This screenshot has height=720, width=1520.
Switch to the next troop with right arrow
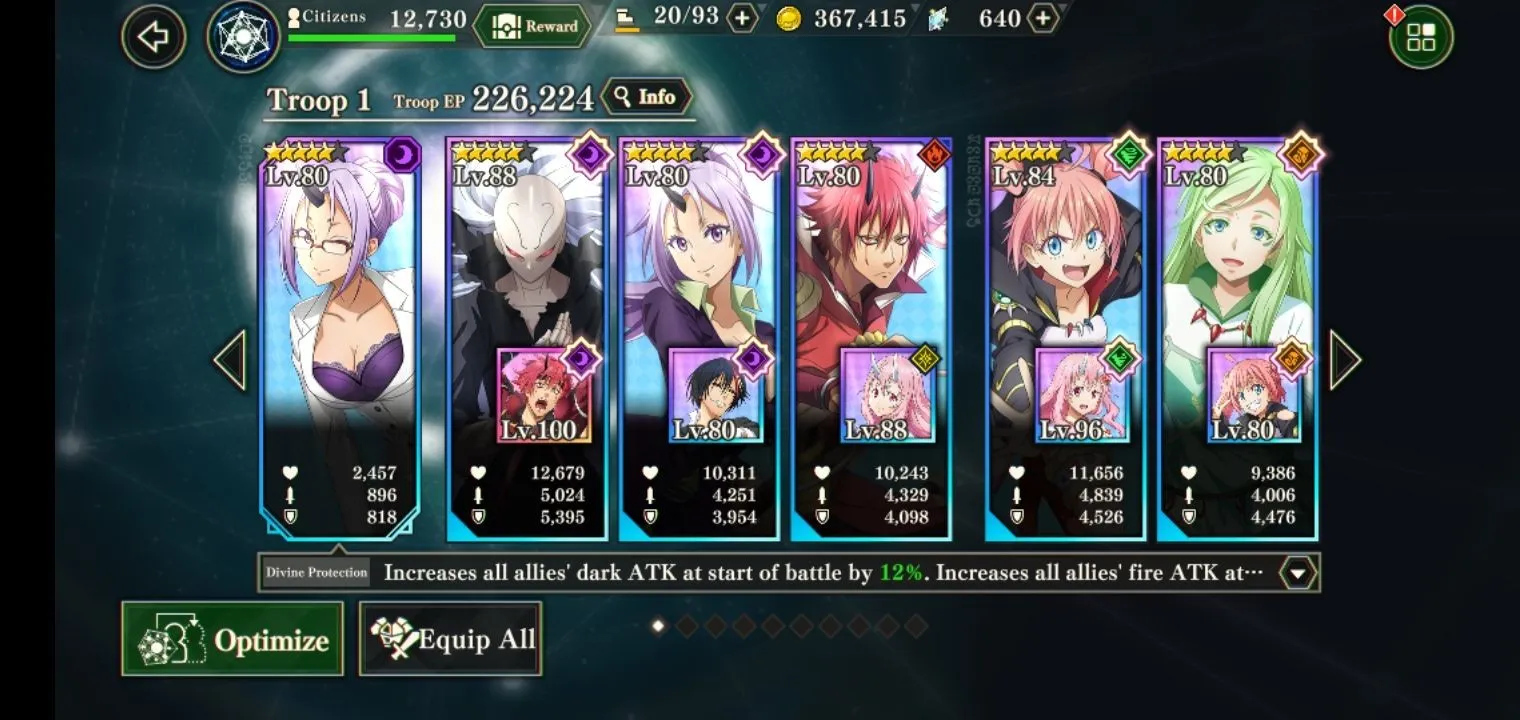click(1344, 360)
